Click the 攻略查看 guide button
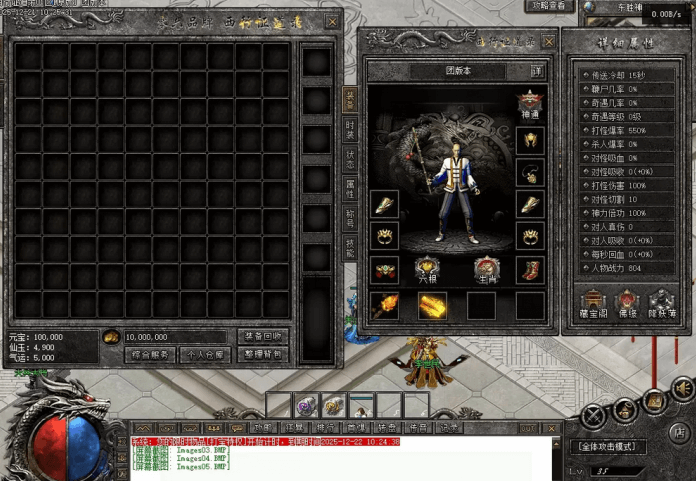The image size is (696, 481). tap(549, 7)
